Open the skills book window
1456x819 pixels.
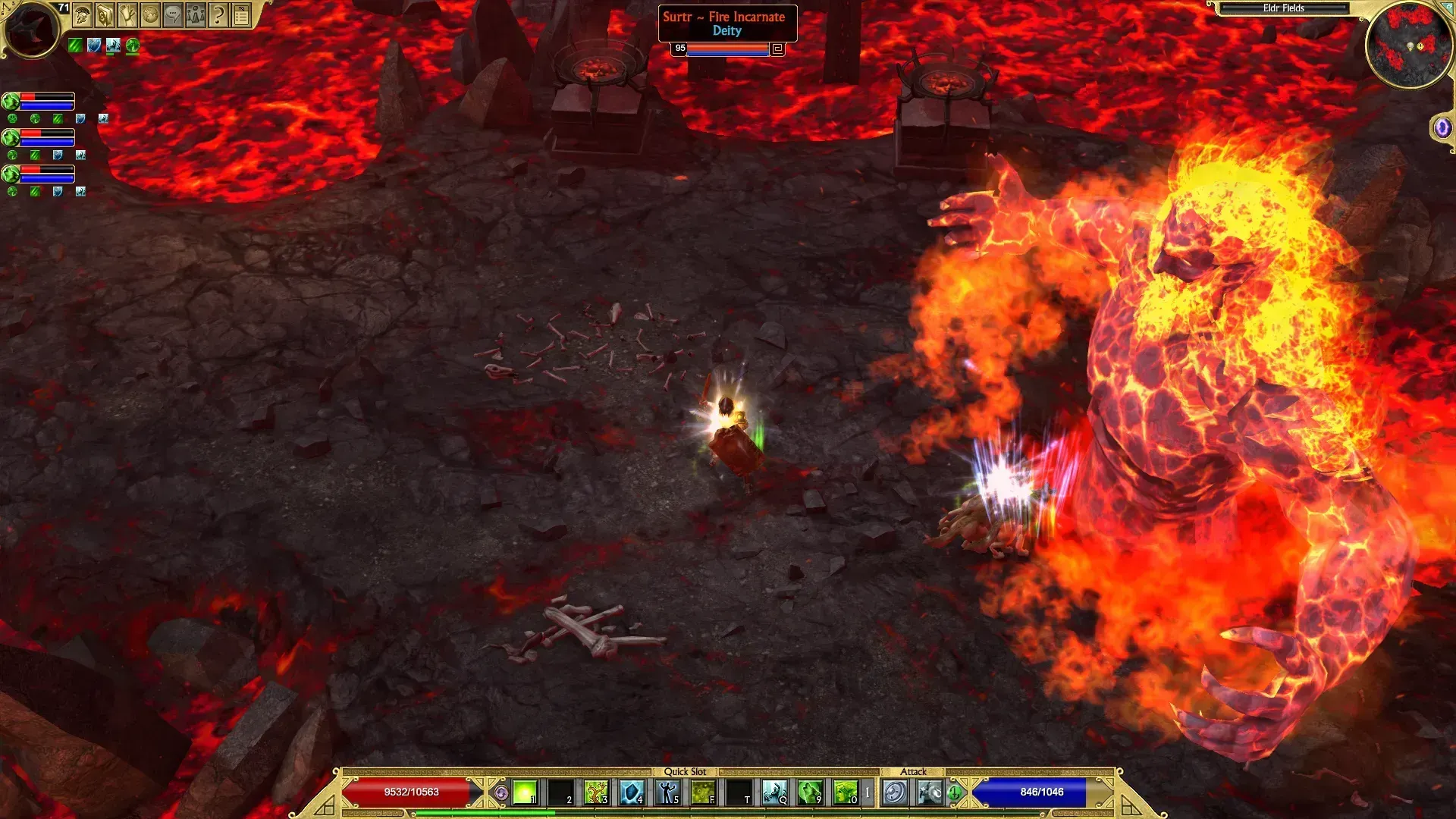click(x=105, y=14)
